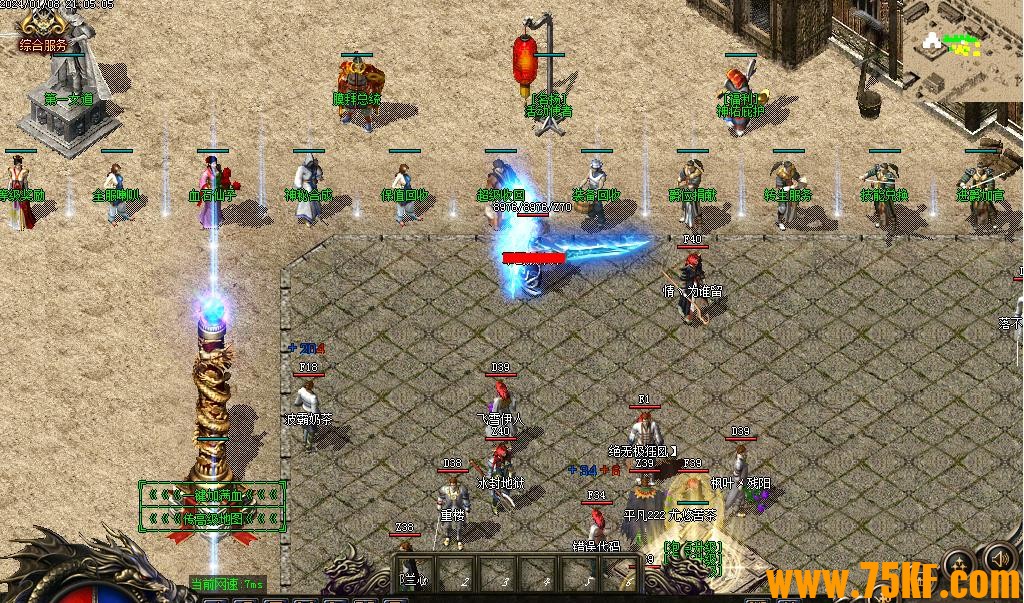Open the 综合服务 menu icon
Image resolution: width=1024 pixels, height=603 pixels.
tap(43, 30)
